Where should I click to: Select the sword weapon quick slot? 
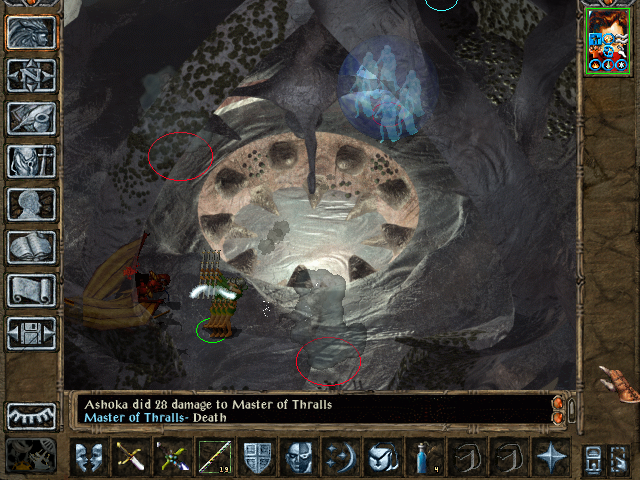tap(132, 457)
